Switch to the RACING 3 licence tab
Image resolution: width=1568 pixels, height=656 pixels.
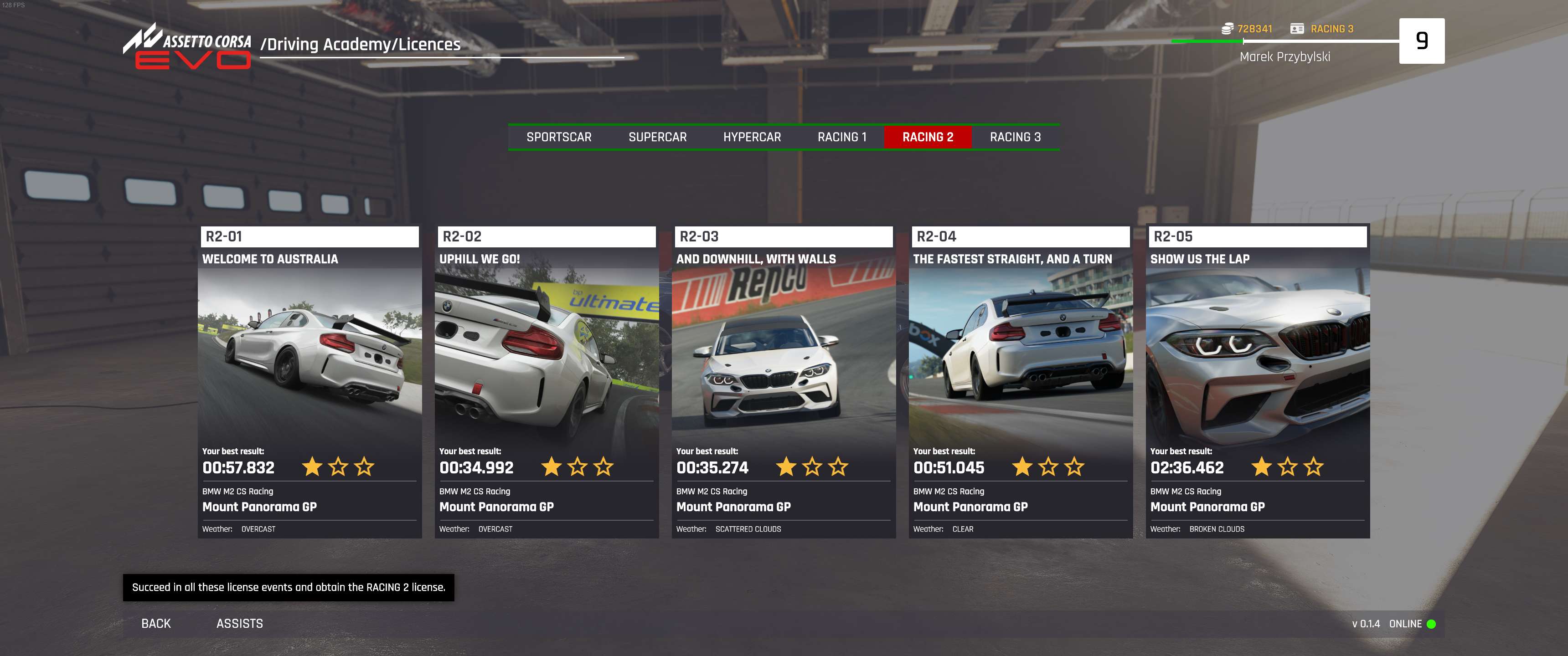point(1015,137)
